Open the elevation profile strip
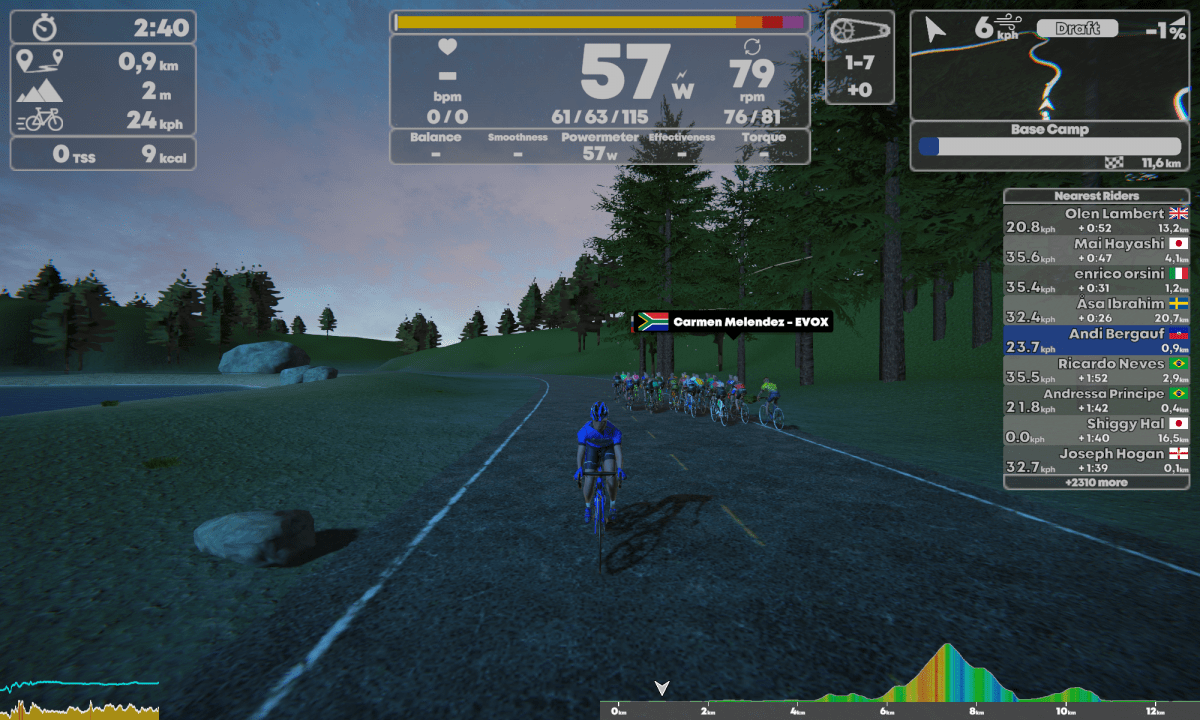 click(900, 680)
